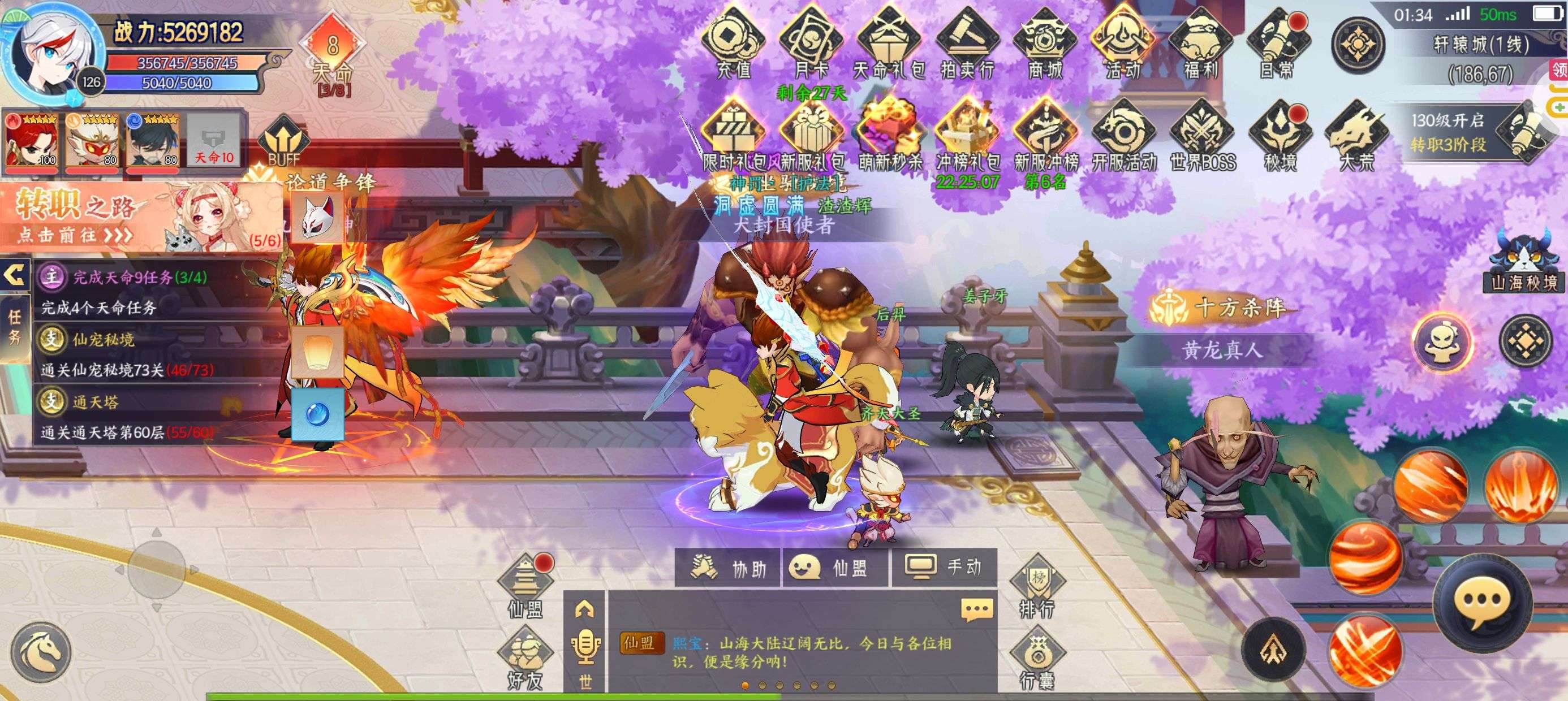Open the 世界BOSS event
Screen dimensions: 1568x701
pos(1202,137)
